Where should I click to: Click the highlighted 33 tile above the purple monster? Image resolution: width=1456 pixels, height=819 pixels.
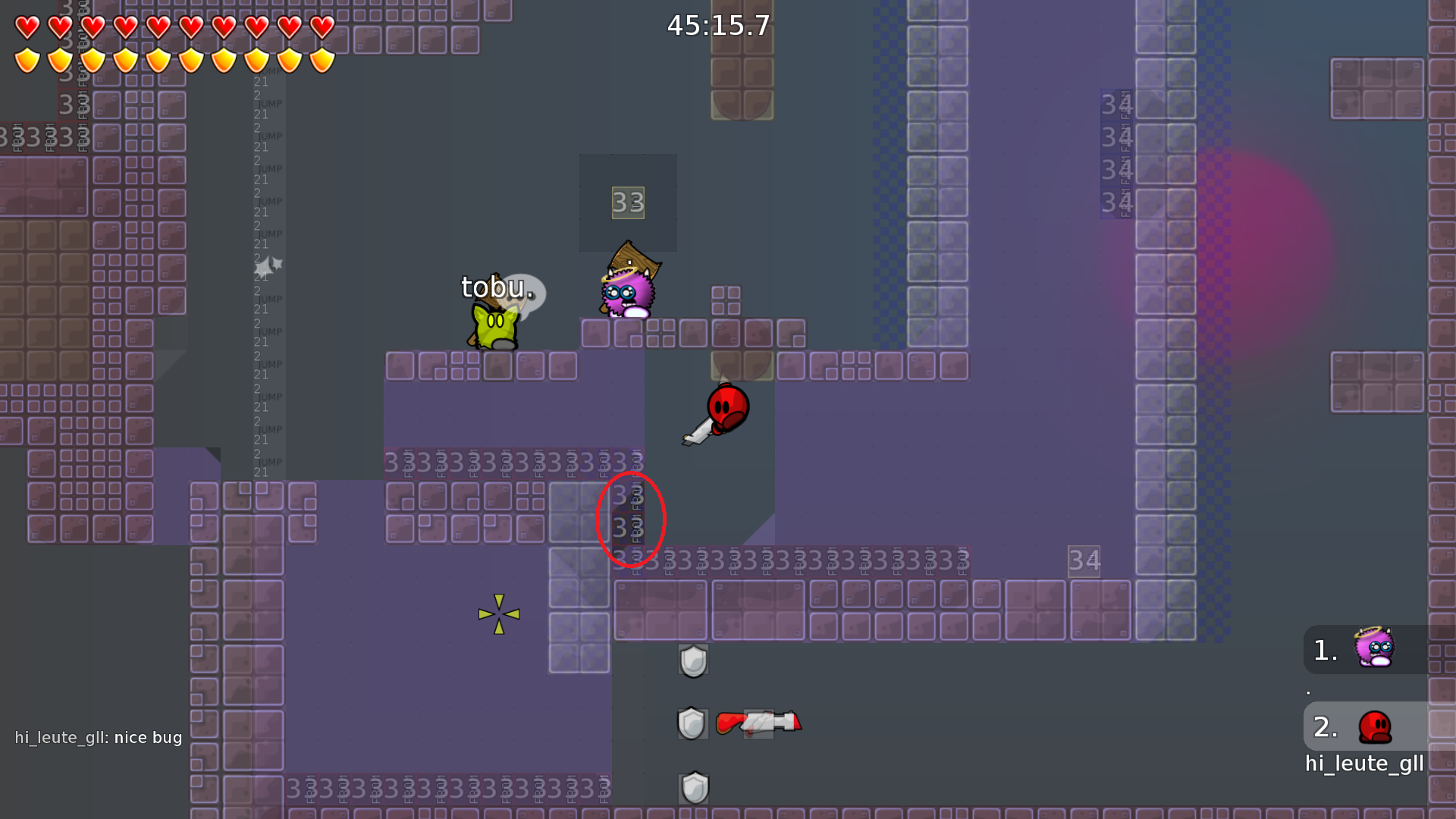(627, 202)
